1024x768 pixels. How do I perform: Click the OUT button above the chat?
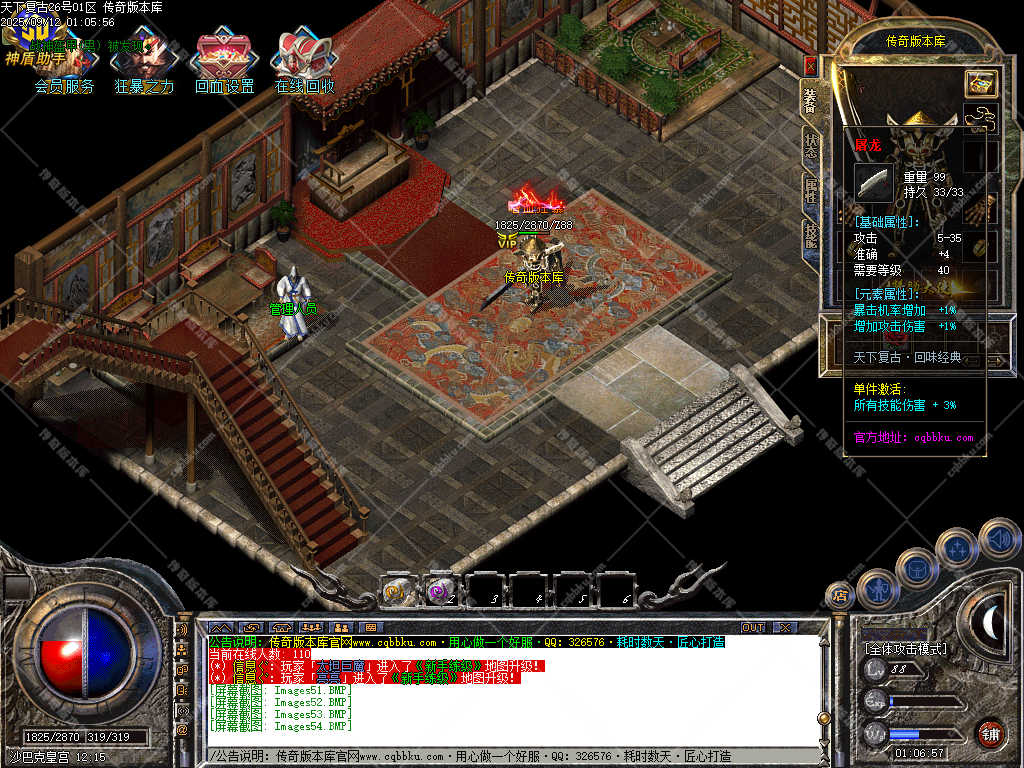(x=752, y=627)
